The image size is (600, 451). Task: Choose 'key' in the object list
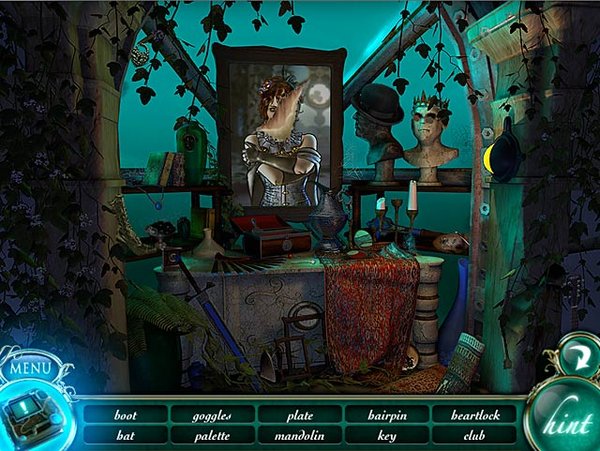coord(386,435)
